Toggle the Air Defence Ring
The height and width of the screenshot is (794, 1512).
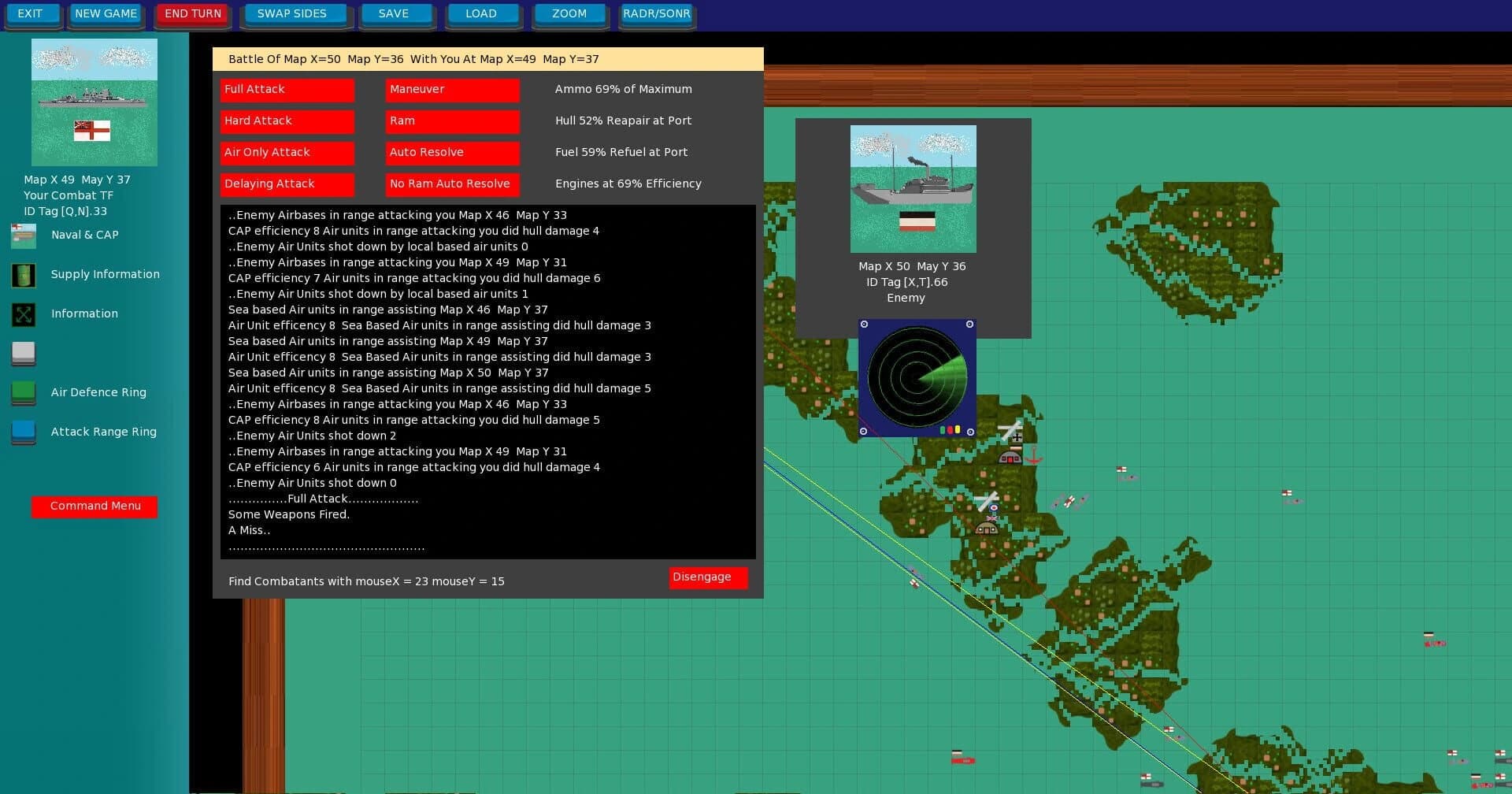[x=23, y=393]
